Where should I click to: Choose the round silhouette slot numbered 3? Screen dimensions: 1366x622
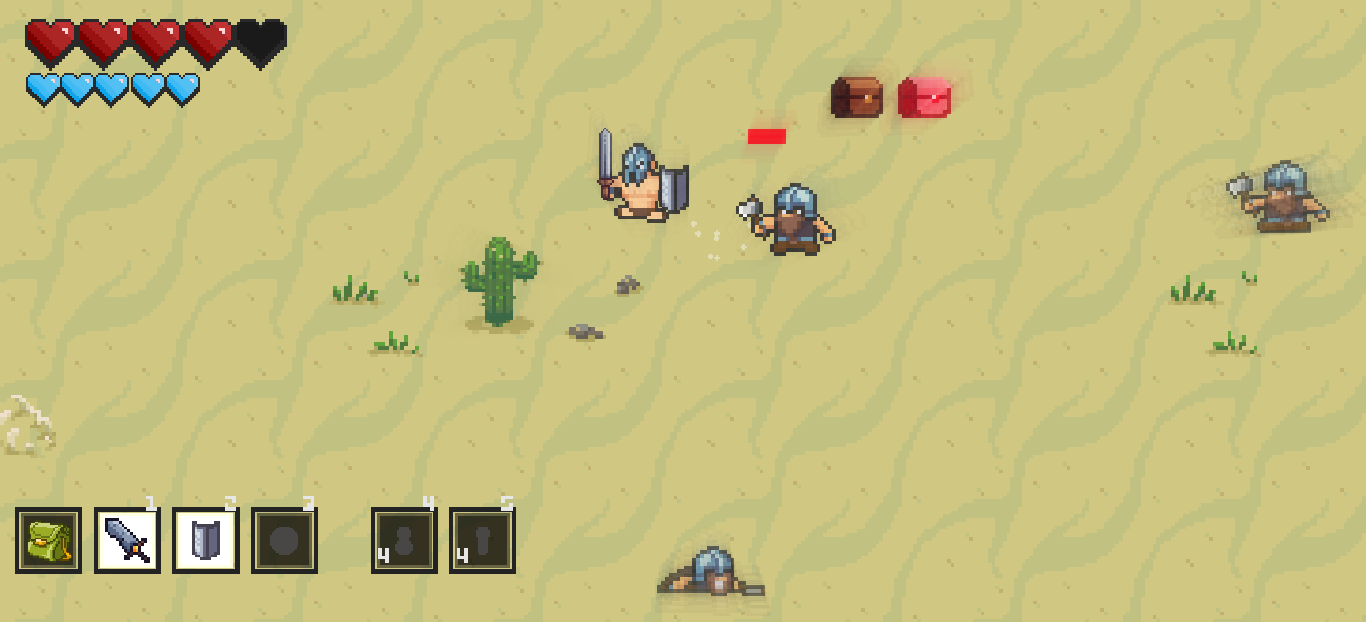(284, 540)
